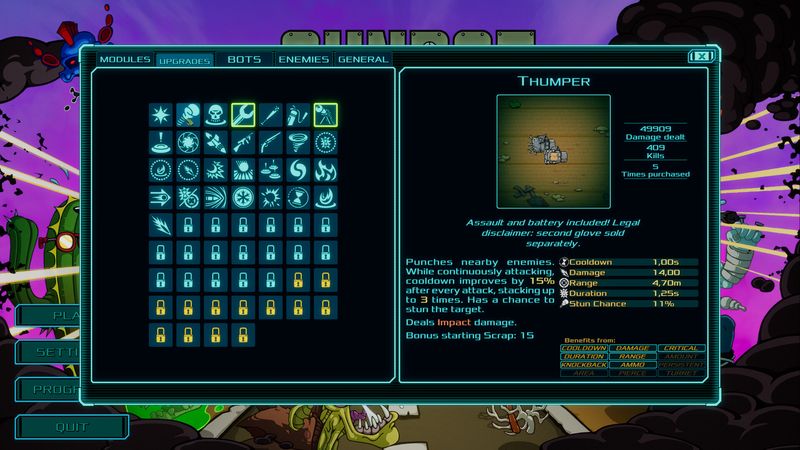Choose the hourglass icon
Screen dimensions: 800x450
click(298, 197)
